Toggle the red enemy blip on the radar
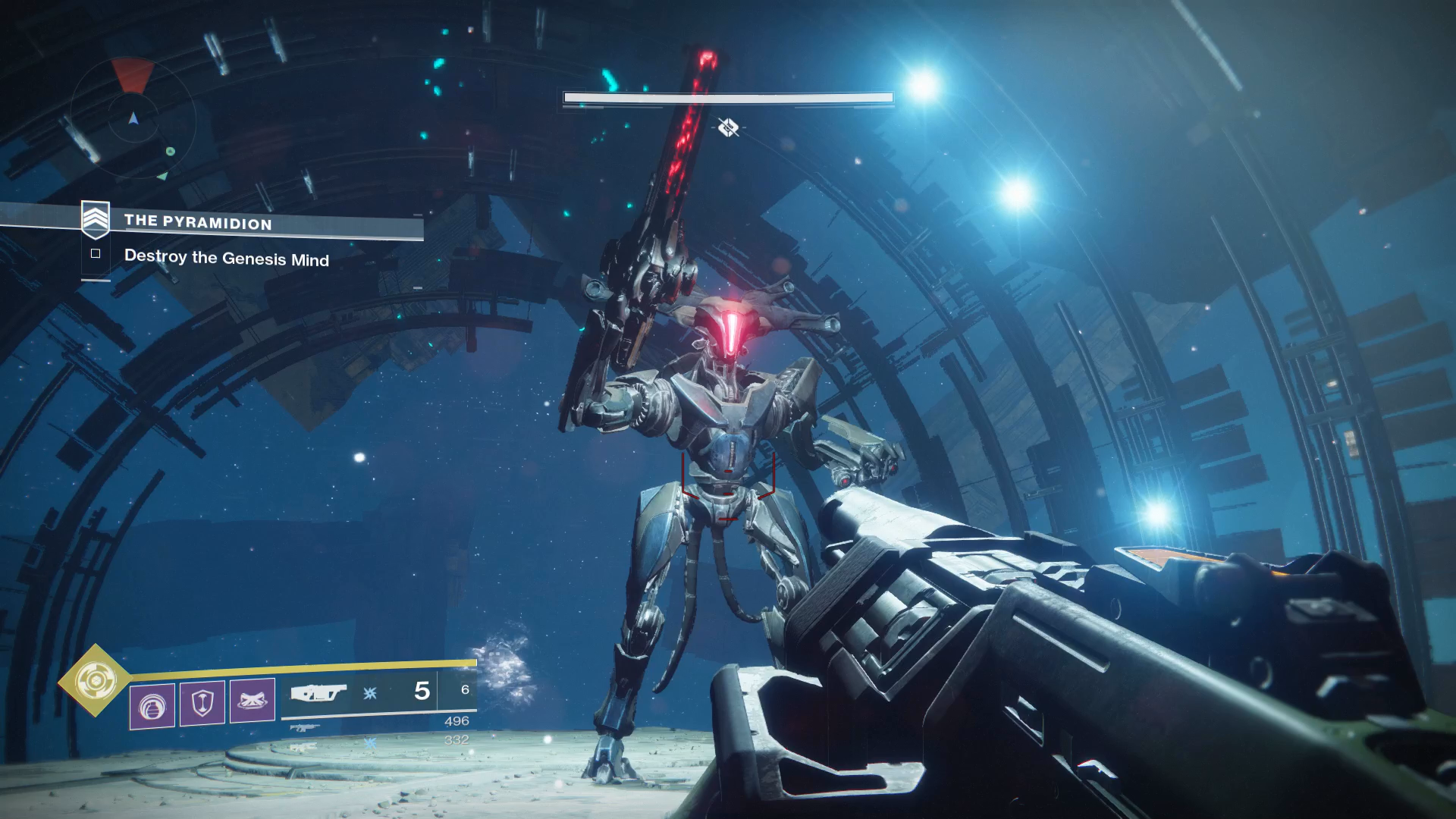Screen dimensions: 1456x819 (133, 74)
